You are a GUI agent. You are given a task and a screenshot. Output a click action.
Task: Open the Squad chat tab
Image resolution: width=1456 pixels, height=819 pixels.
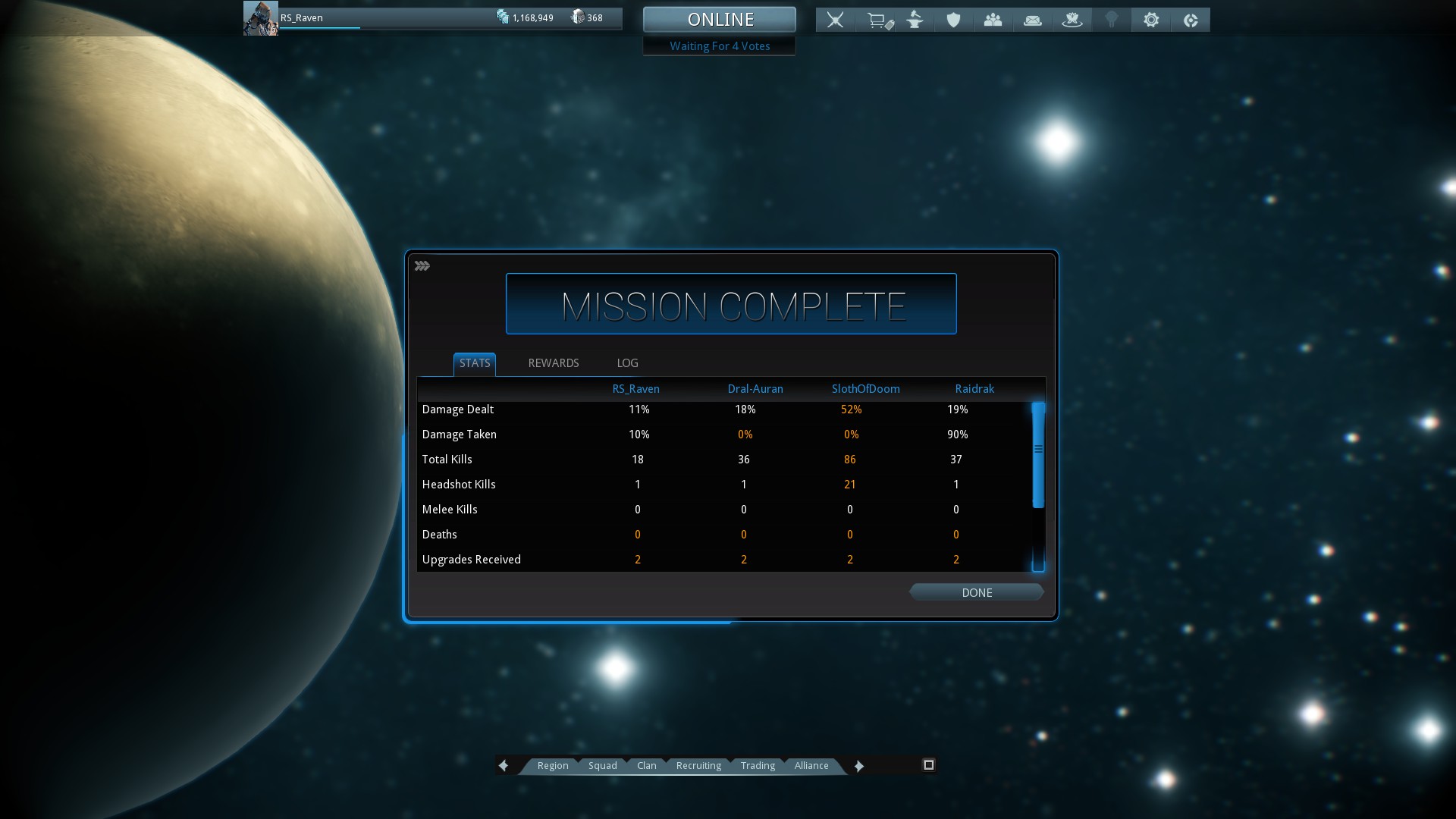click(x=602, y=765)
